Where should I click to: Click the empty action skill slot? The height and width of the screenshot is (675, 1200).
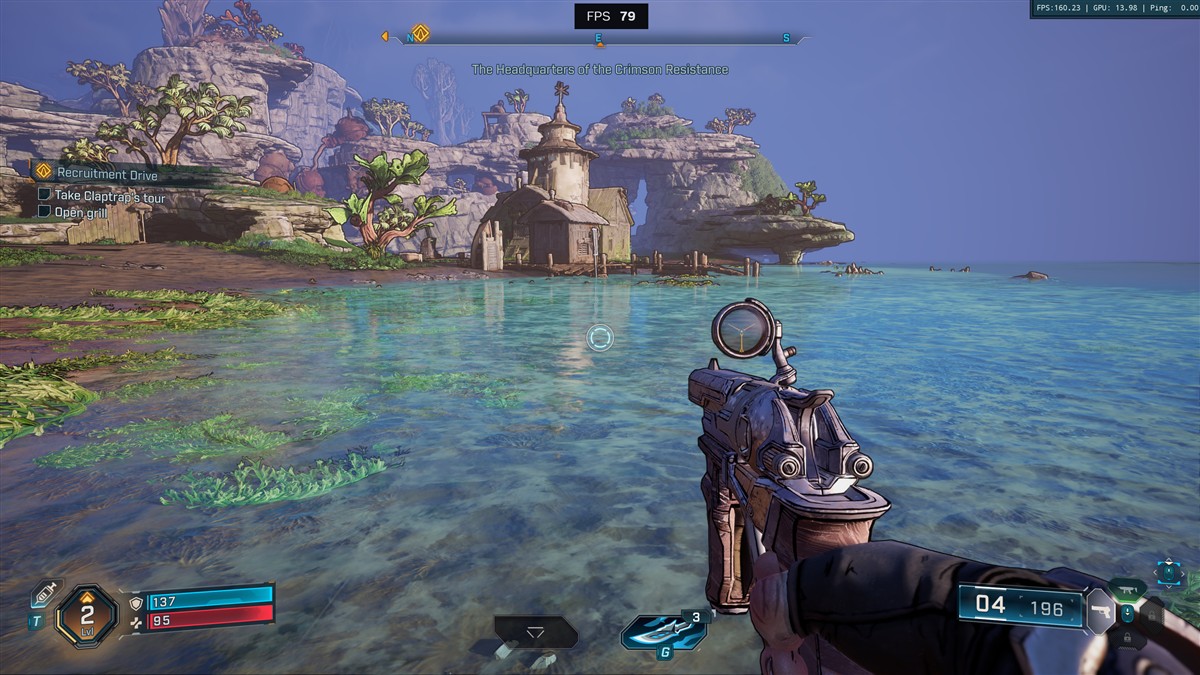click(535, 632)
